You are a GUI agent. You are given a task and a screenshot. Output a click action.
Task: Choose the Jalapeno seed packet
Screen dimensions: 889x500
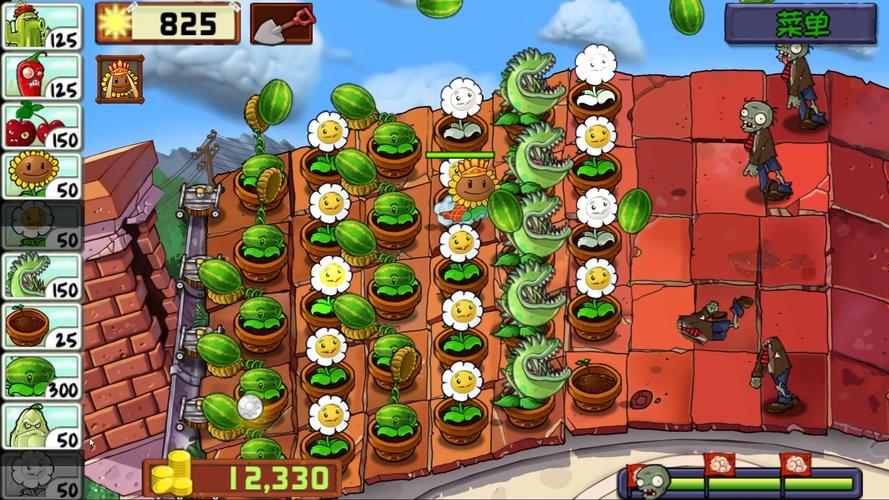pos(42,76)
